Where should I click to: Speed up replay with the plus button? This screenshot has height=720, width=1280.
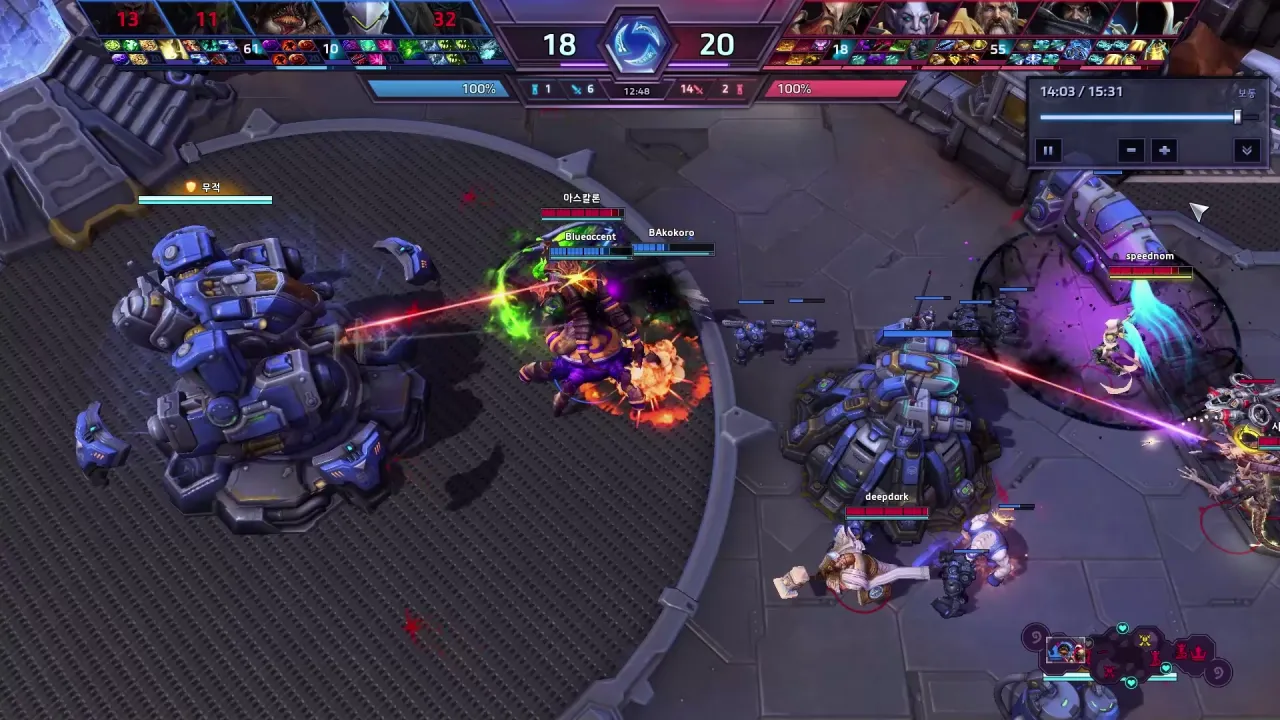(x=1164, y=151)
